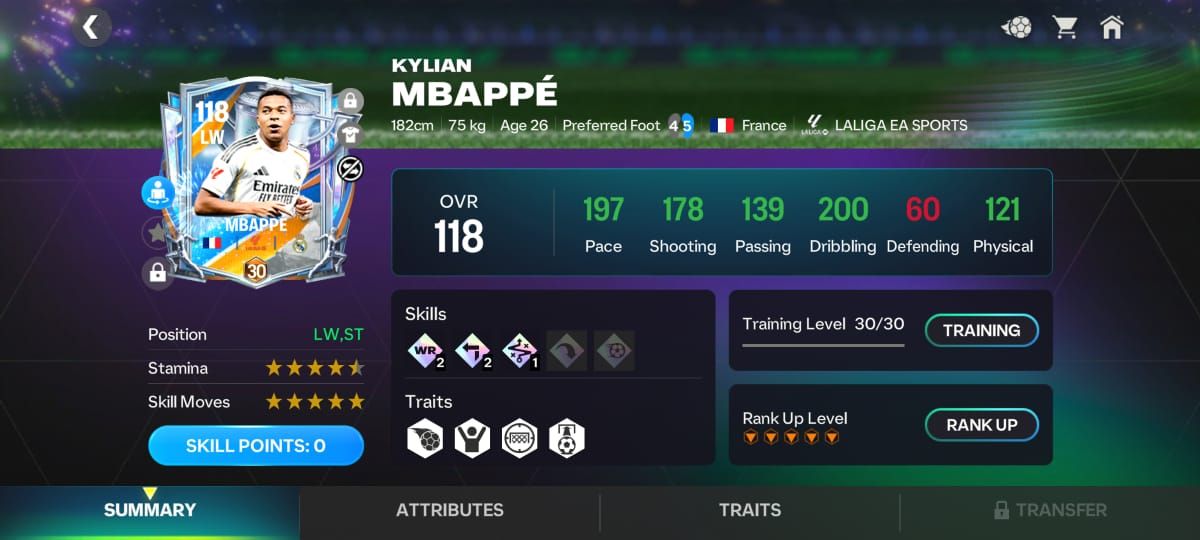This screenshot has height=540, width=1200.
Task: Open the TRAINING menu
Action: 981,330
